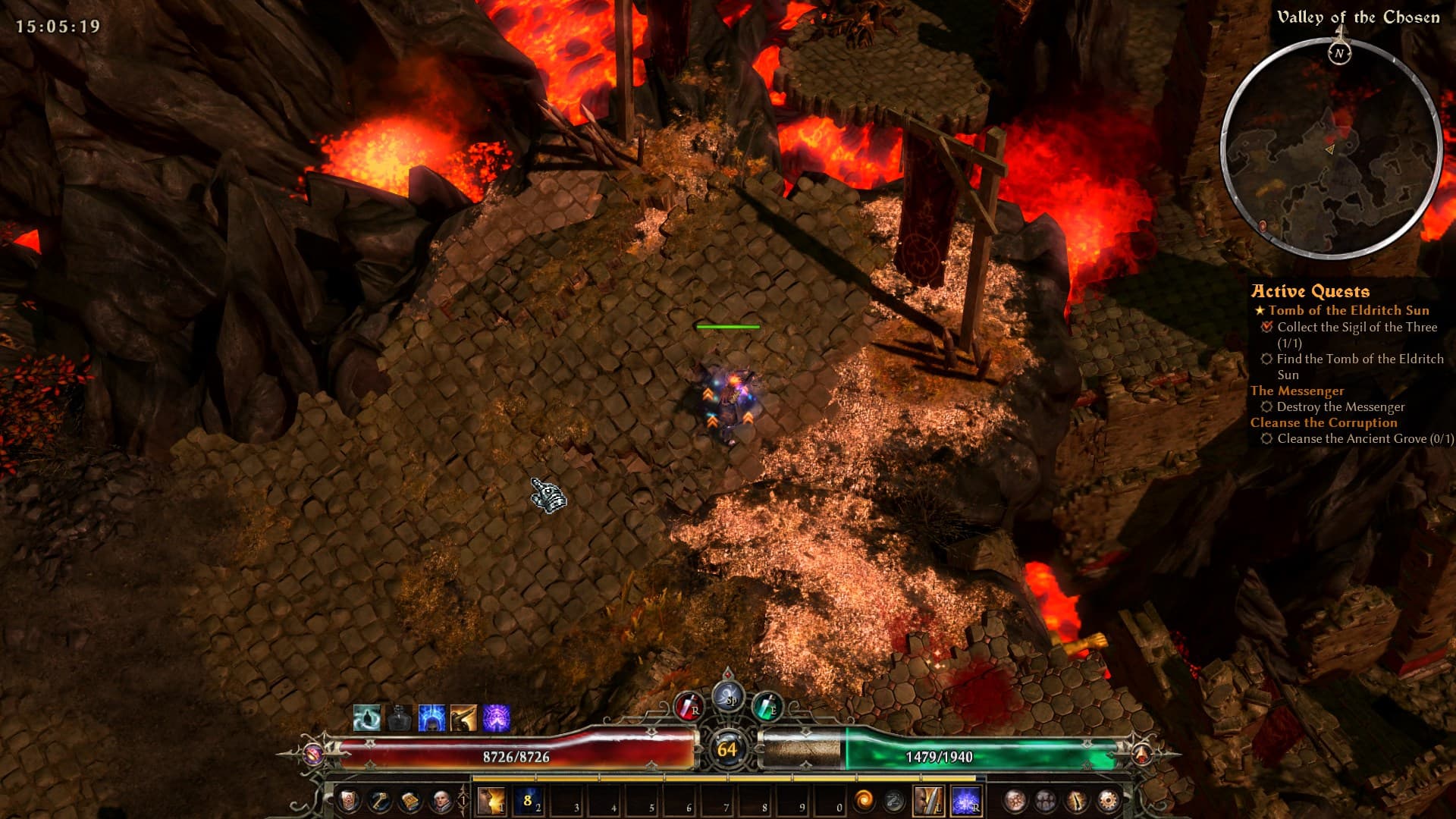Select the Cleanse the Corruption quest

(x=1323, y=422)
